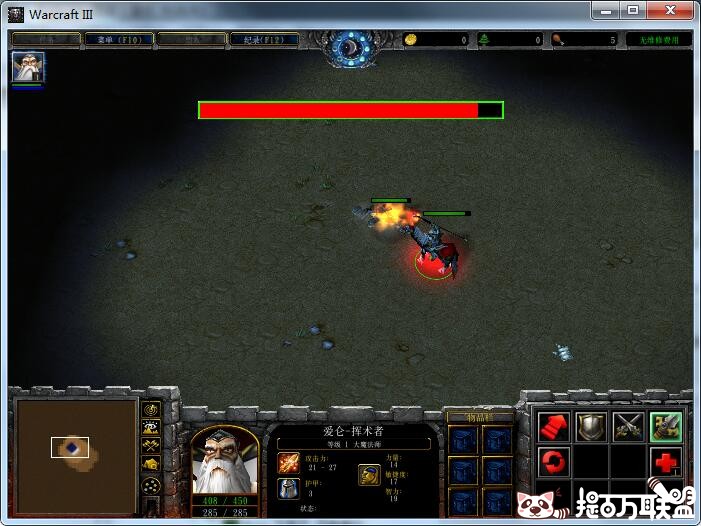Open the red cross hero skills menu
Screen dimensions: 701x526
click(x=665, y=462)
